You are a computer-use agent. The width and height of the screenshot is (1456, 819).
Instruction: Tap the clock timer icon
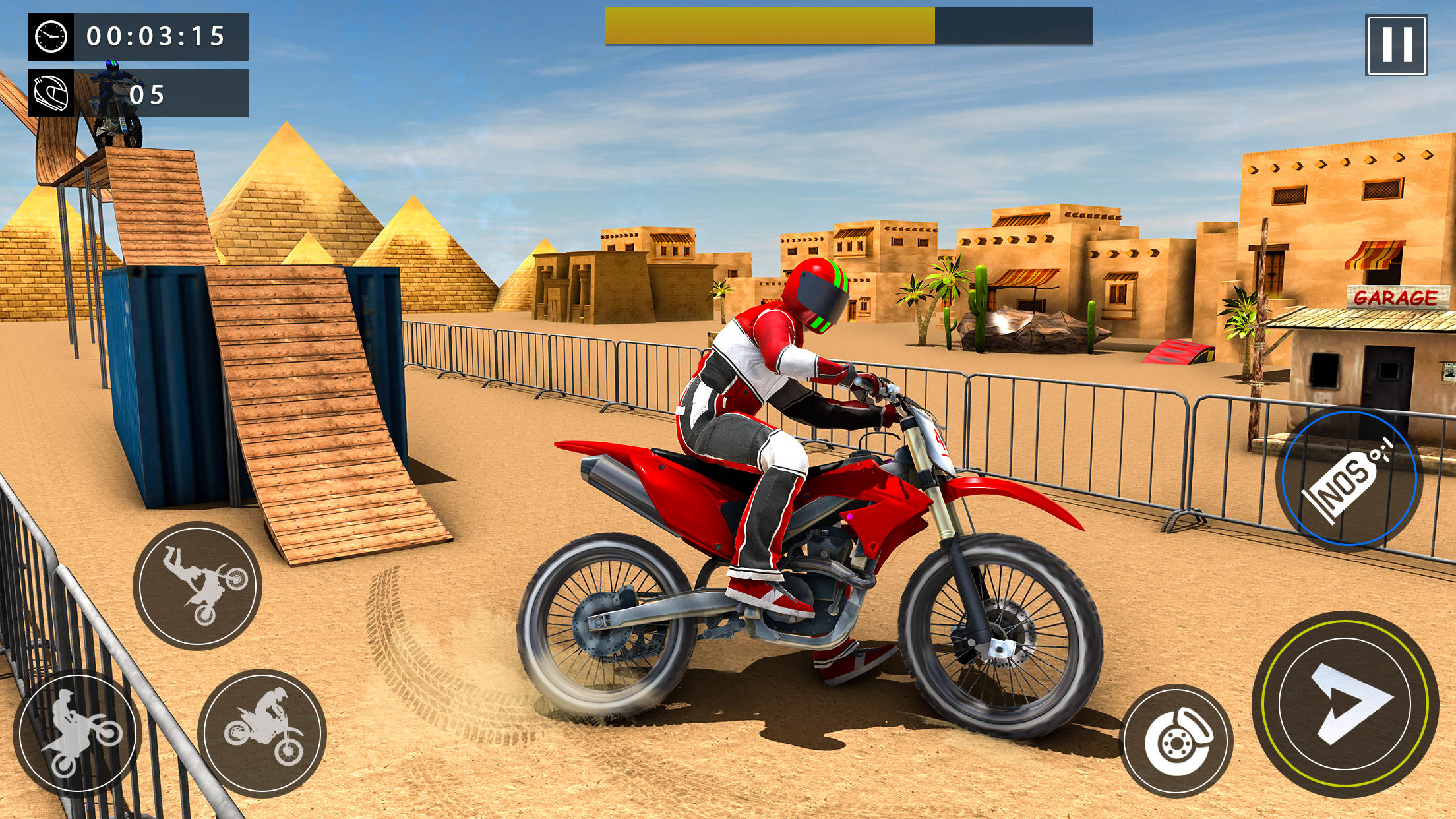pyautogui.click(x=51, y=38)
